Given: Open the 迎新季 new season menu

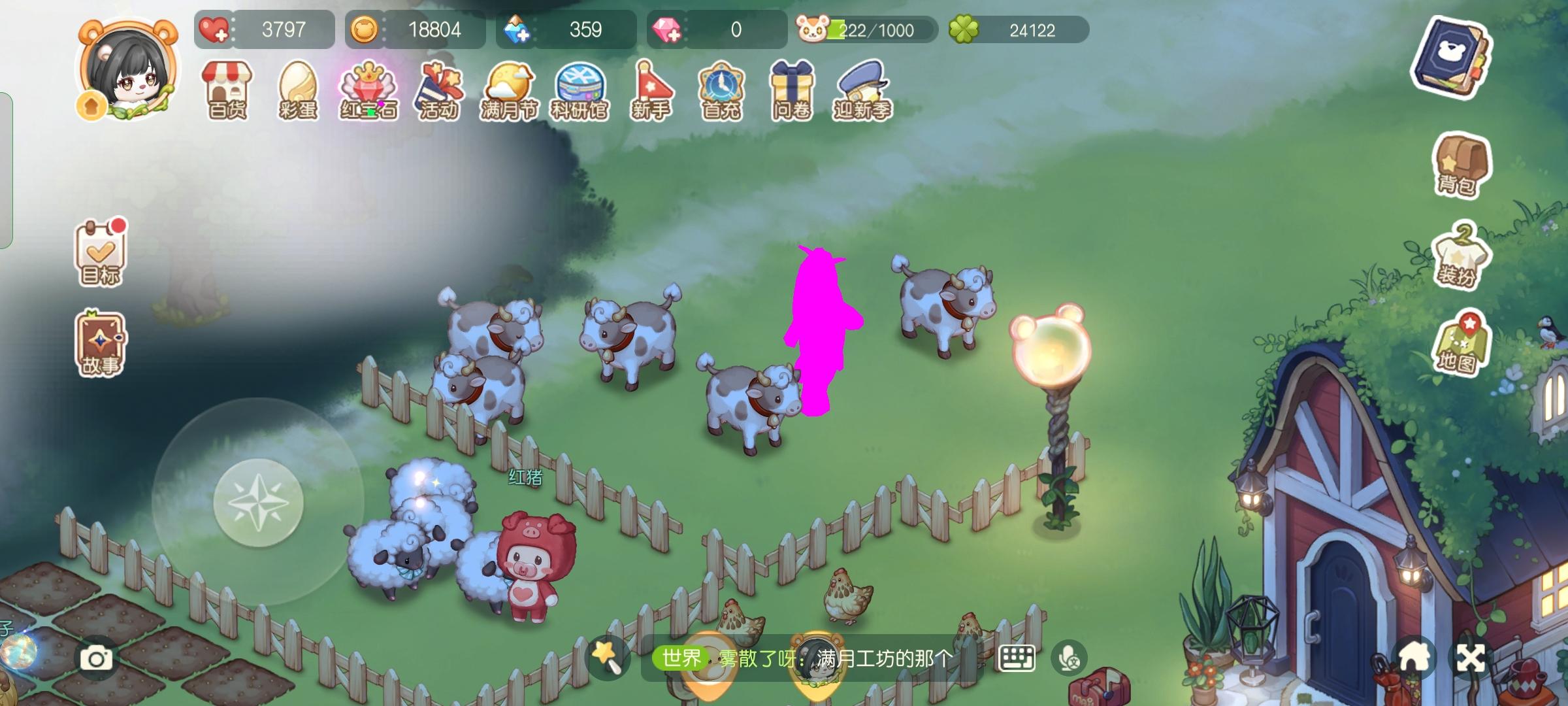Looking at the screenshot, I should coord(861,90).
